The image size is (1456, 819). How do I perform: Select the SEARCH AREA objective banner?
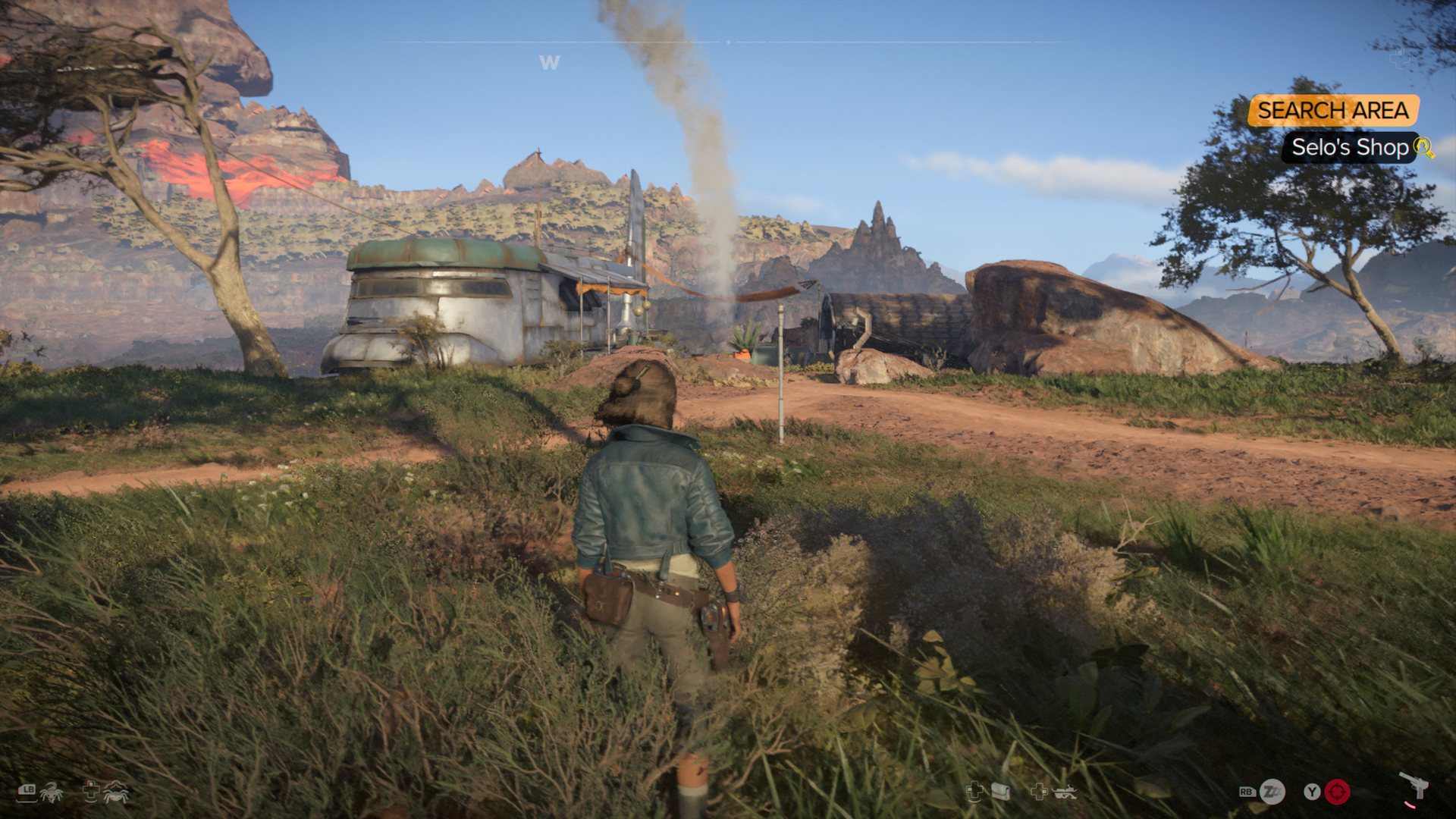point(1332,111)
